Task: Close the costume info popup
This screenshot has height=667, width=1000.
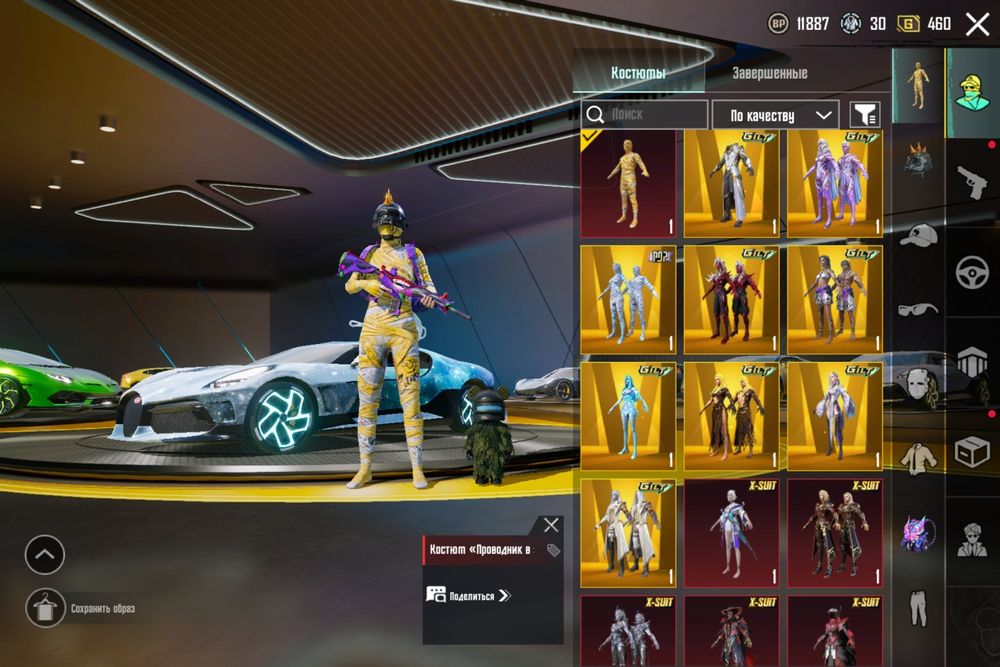Action: (551, 525)
